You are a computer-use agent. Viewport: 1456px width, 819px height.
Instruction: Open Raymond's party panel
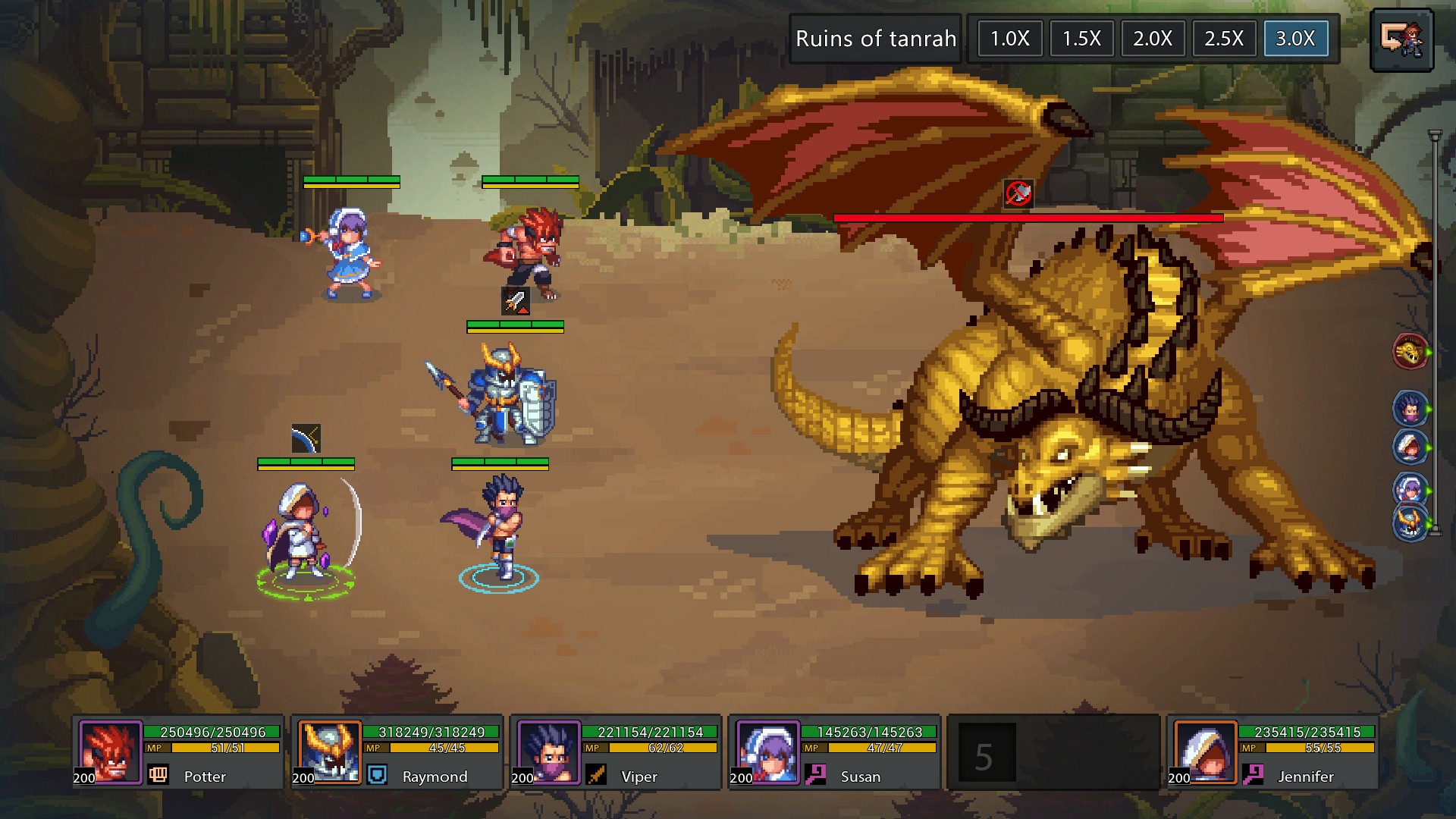click(x=397, y=752)
